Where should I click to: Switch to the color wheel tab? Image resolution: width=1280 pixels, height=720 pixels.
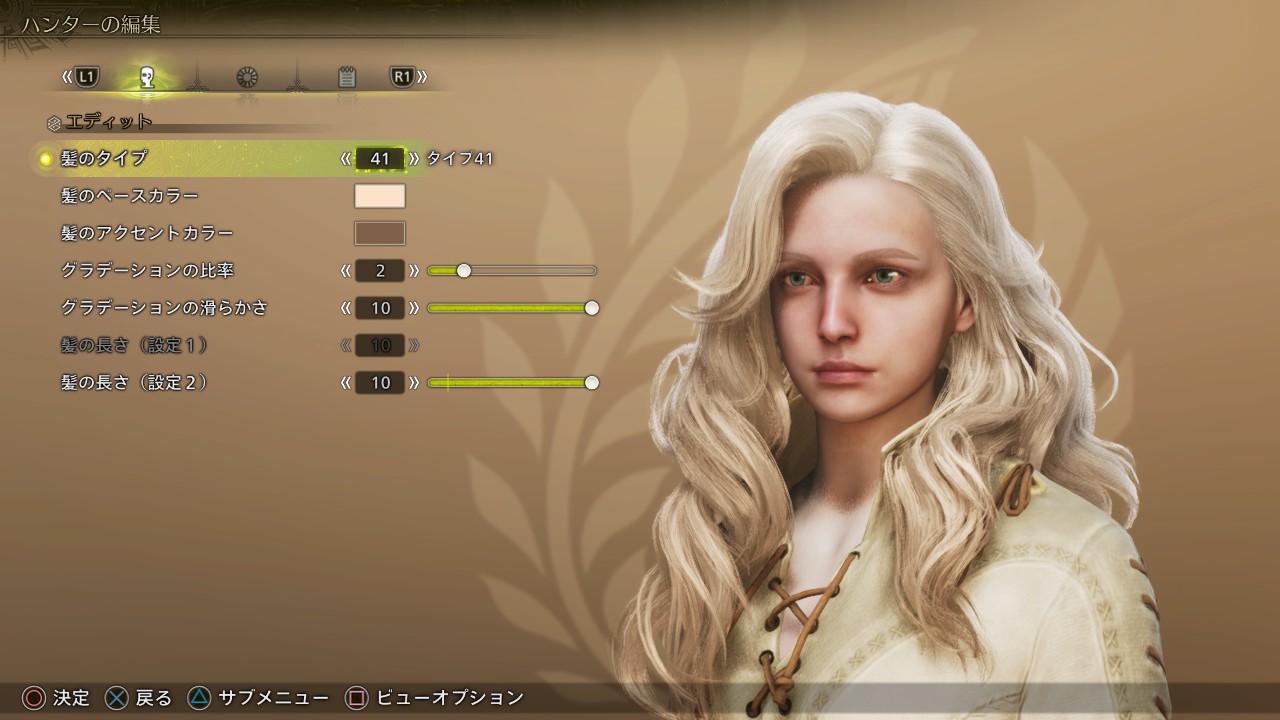pyautogui.click(x=247, y=77)
